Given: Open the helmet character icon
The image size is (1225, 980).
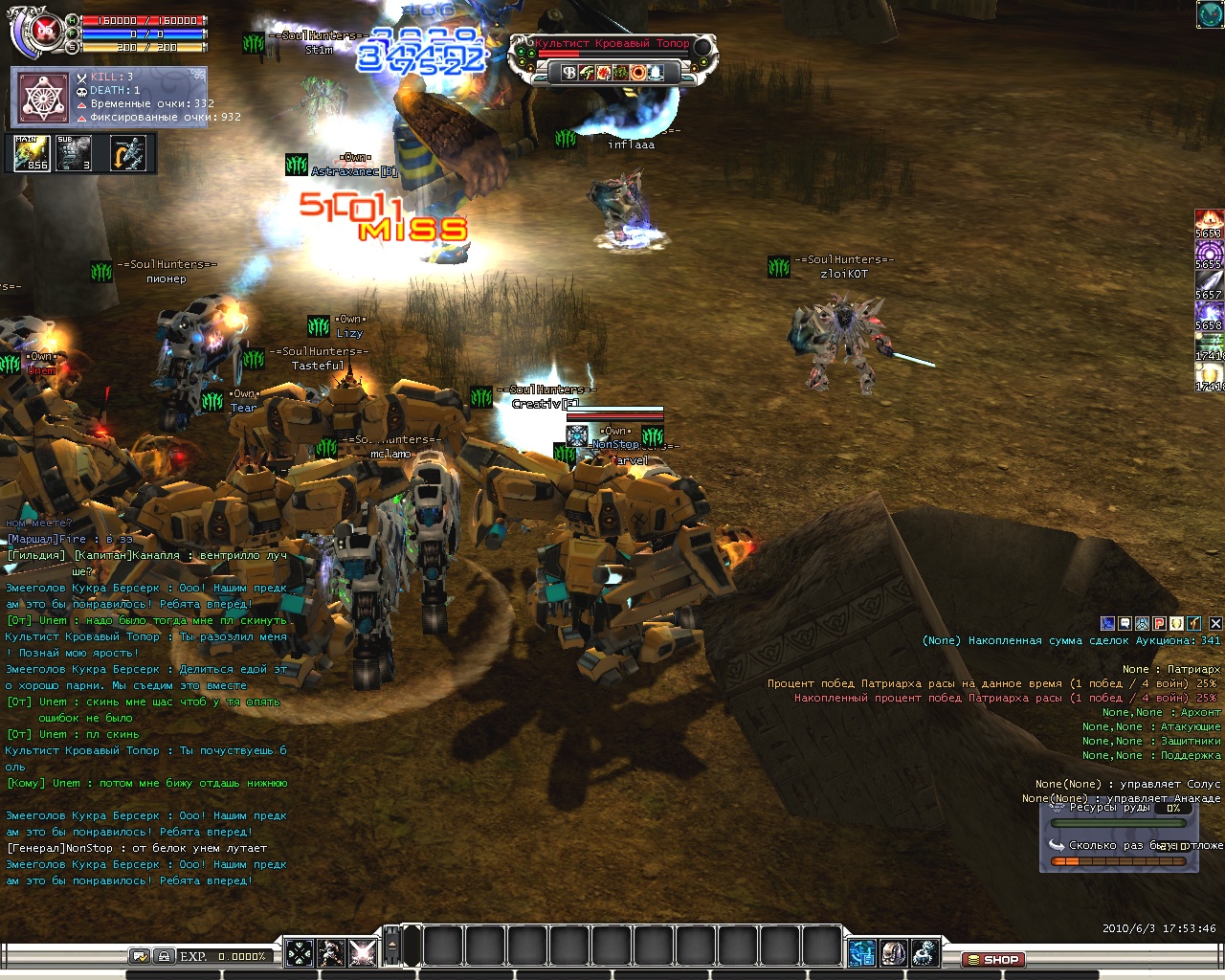Looking at the screenshot, I should pos(893,952).
